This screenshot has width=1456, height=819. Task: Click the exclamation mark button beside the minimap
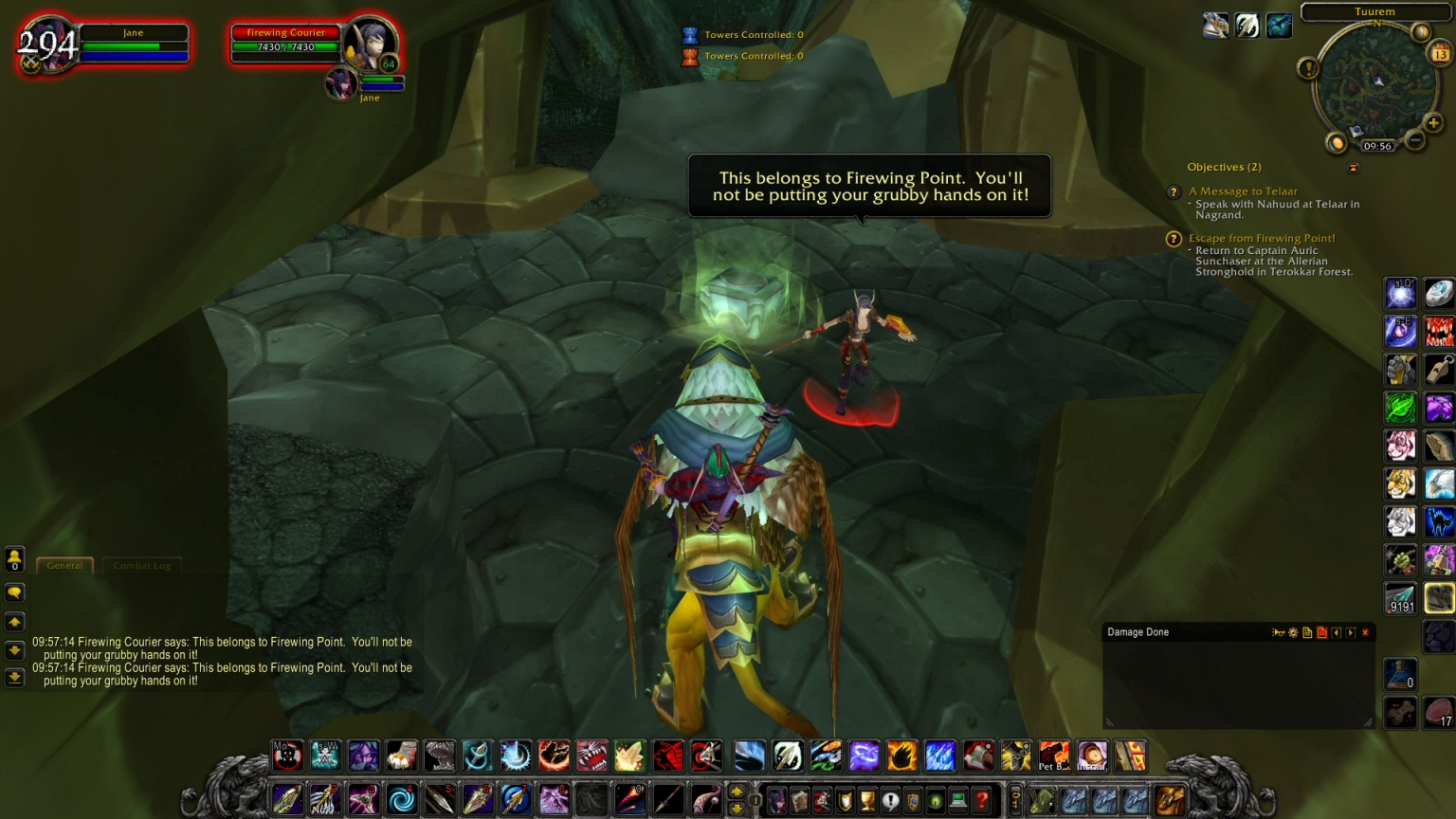(1310, 67)
